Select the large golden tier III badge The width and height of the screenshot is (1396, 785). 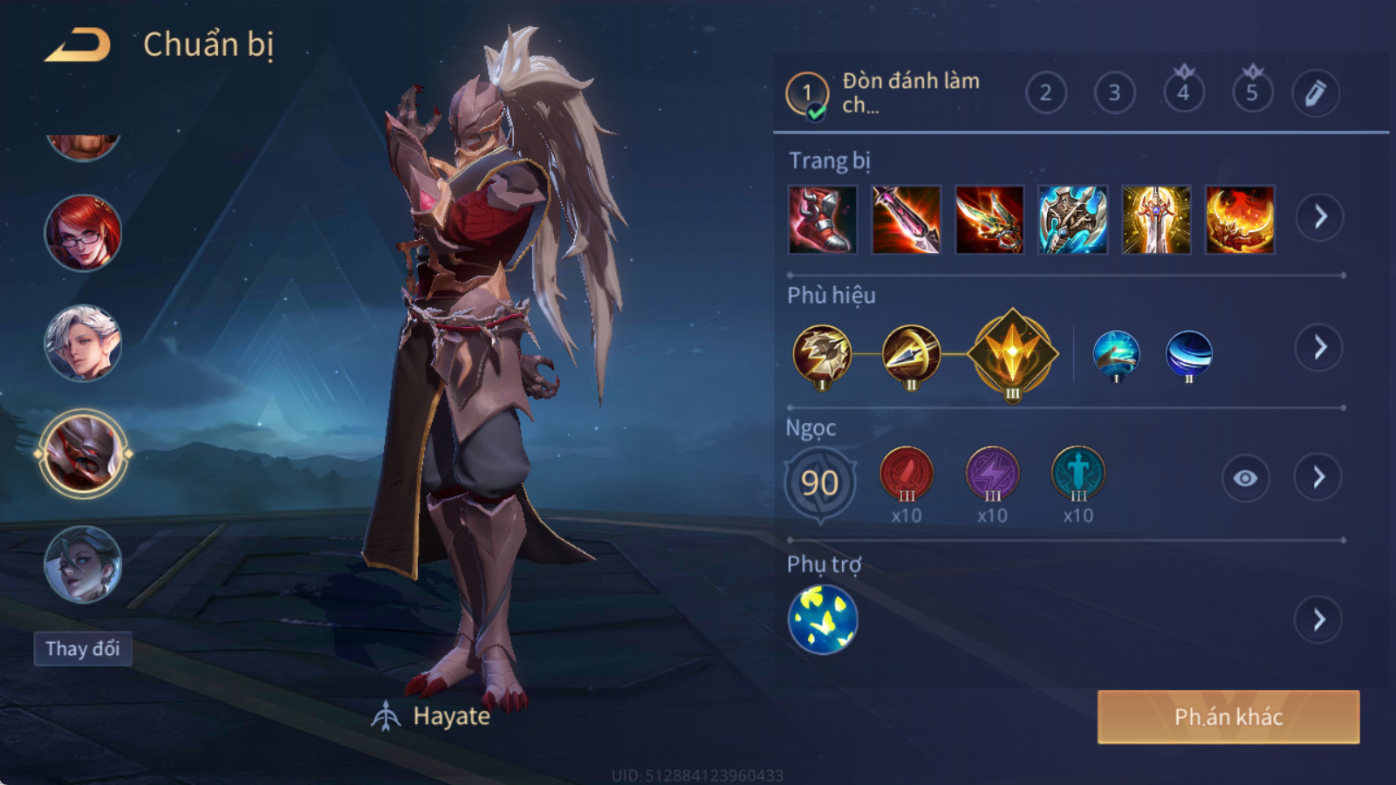[x=1012, y=354]
